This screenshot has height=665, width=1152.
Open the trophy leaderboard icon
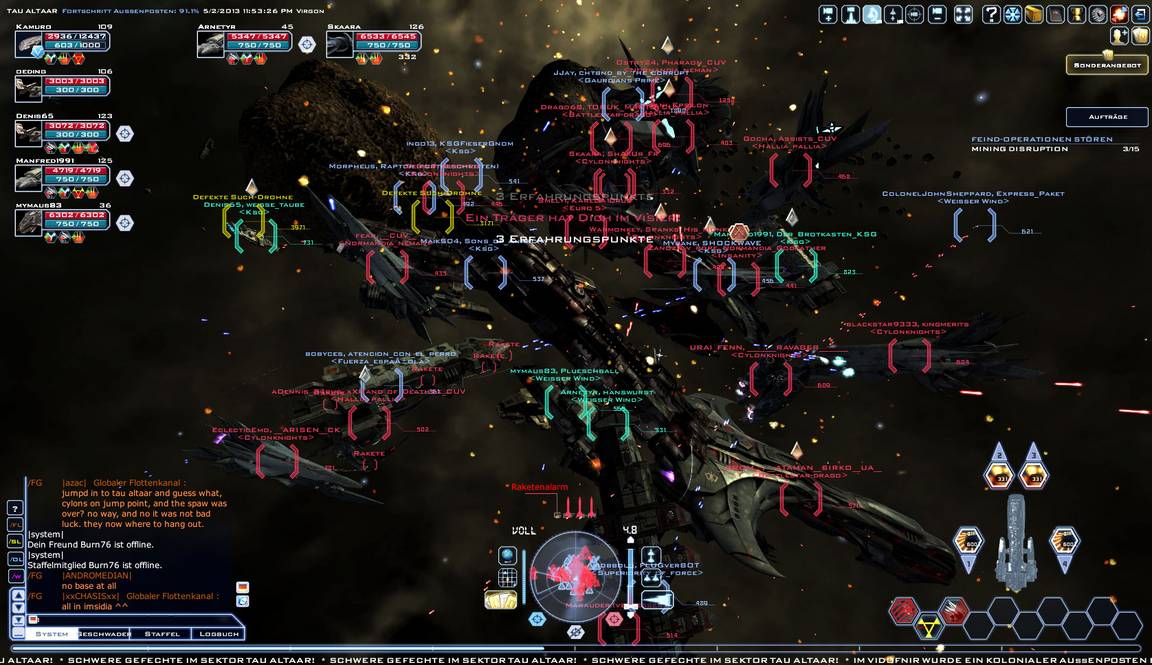tap(1077, 14)
